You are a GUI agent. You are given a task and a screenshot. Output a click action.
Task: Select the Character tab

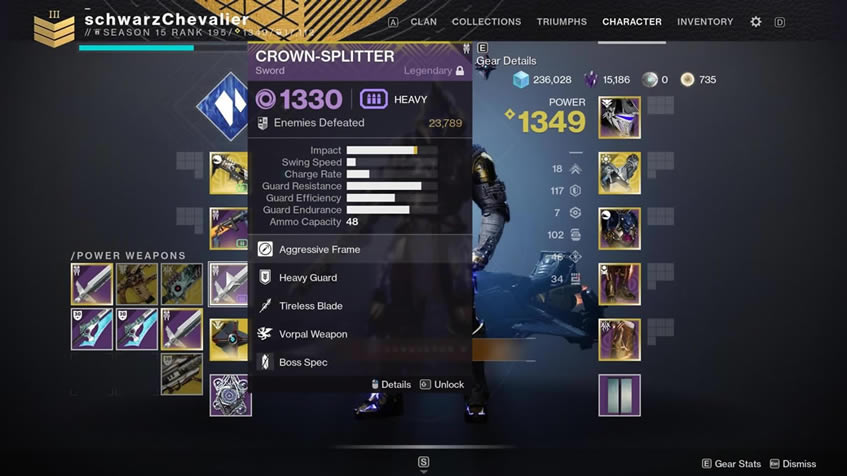[631, 22]
